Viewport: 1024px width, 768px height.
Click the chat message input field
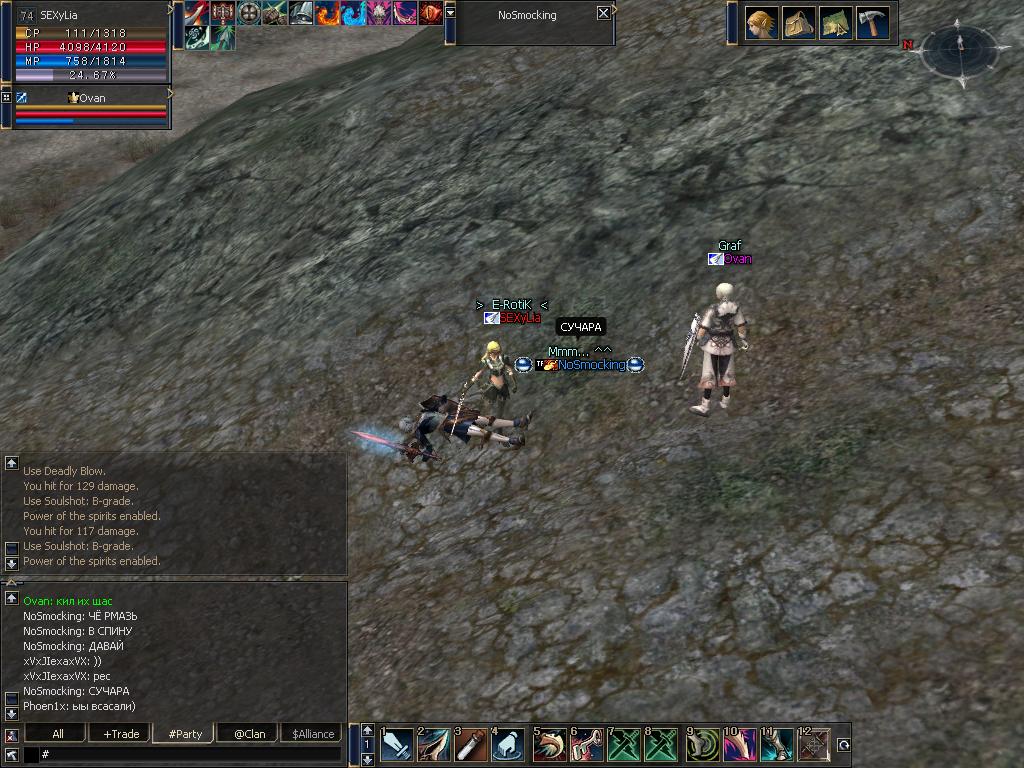190,754
